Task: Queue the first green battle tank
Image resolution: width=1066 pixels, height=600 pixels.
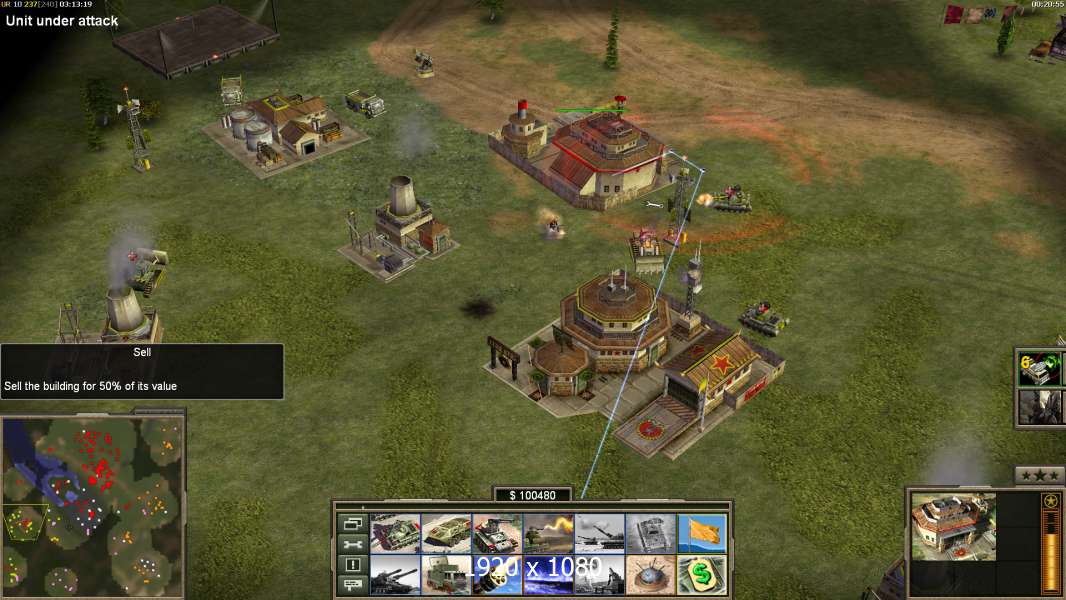Action: [x=395, y=533]
